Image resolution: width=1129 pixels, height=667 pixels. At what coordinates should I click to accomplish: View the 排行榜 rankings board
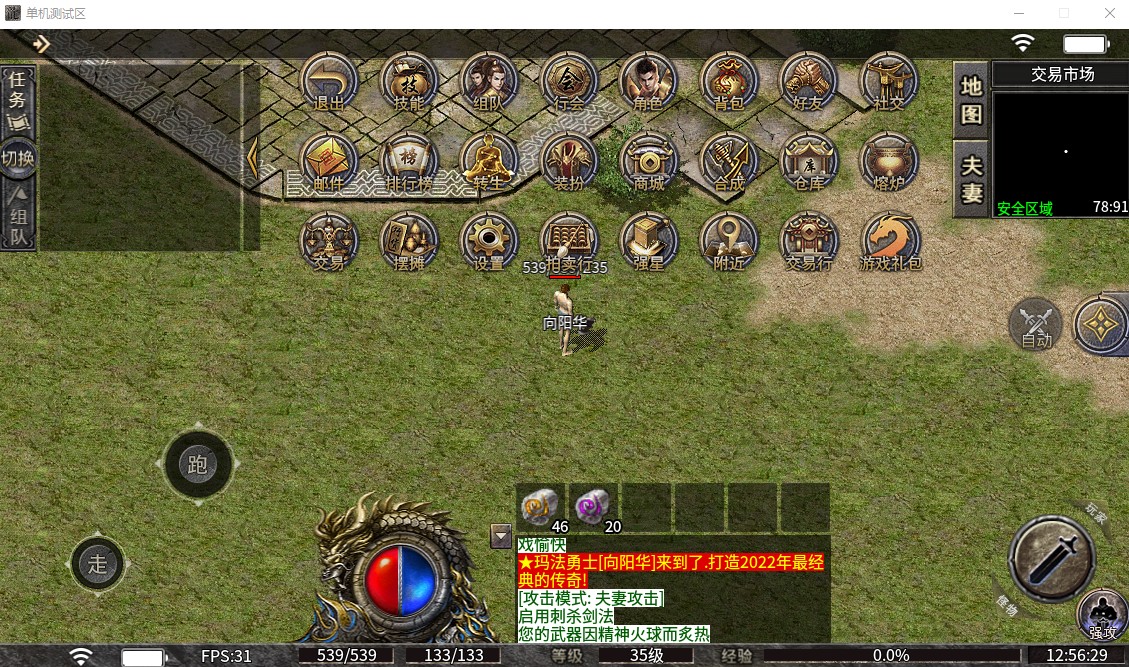coord(409,161)
